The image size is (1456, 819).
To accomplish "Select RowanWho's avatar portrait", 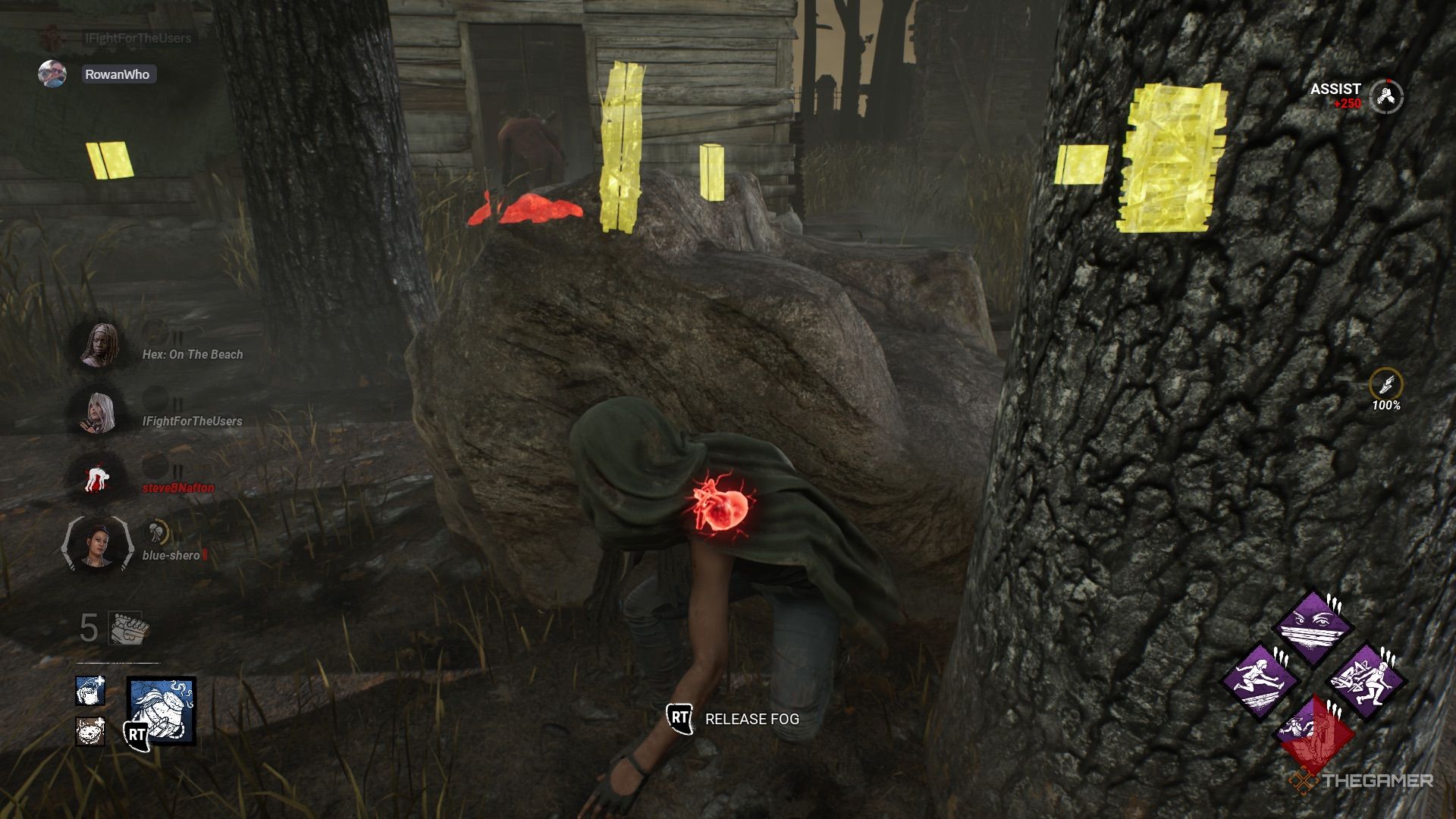I will tap(53, 74).
